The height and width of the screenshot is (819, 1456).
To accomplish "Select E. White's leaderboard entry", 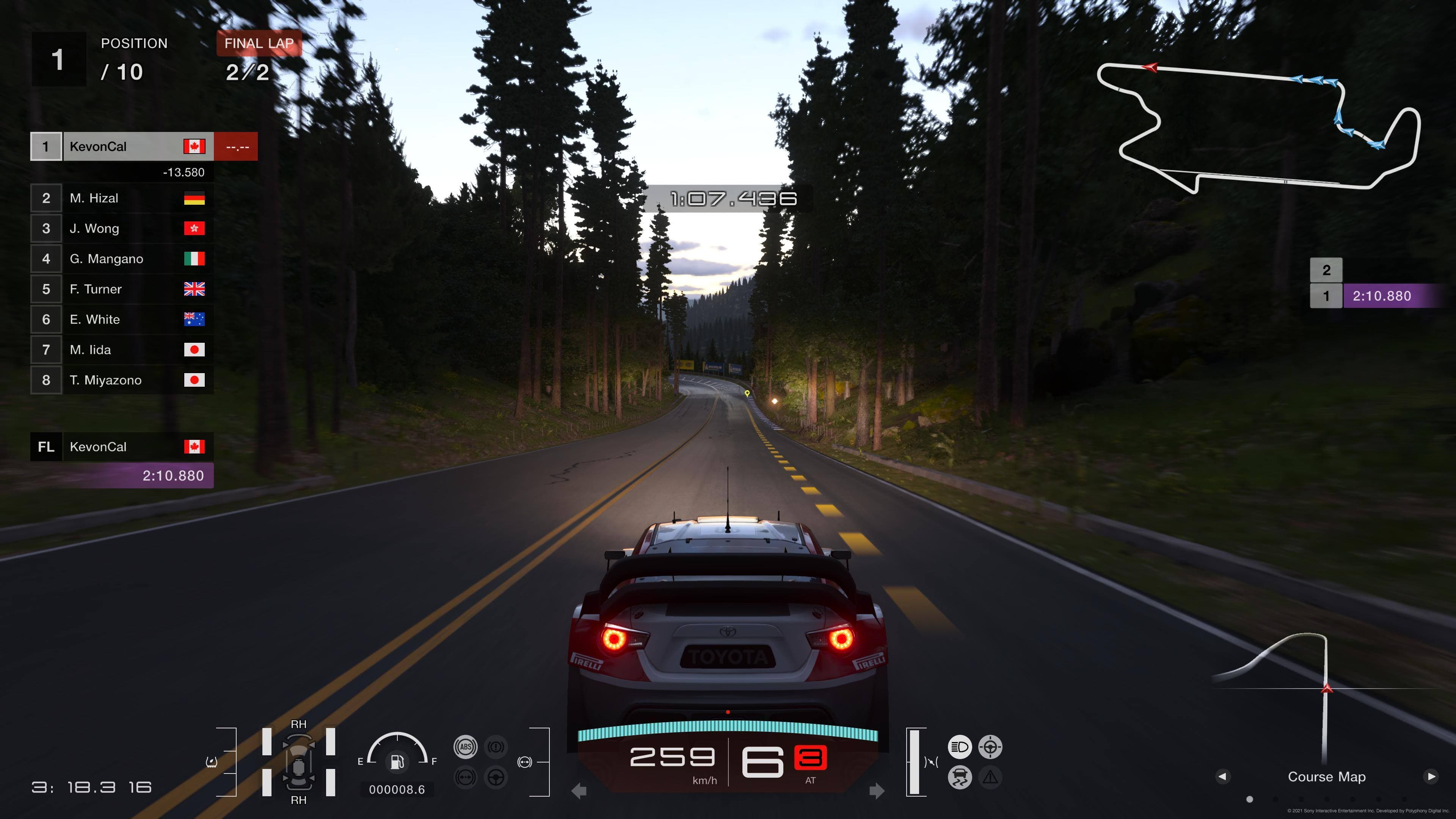I will coord(121,319).
